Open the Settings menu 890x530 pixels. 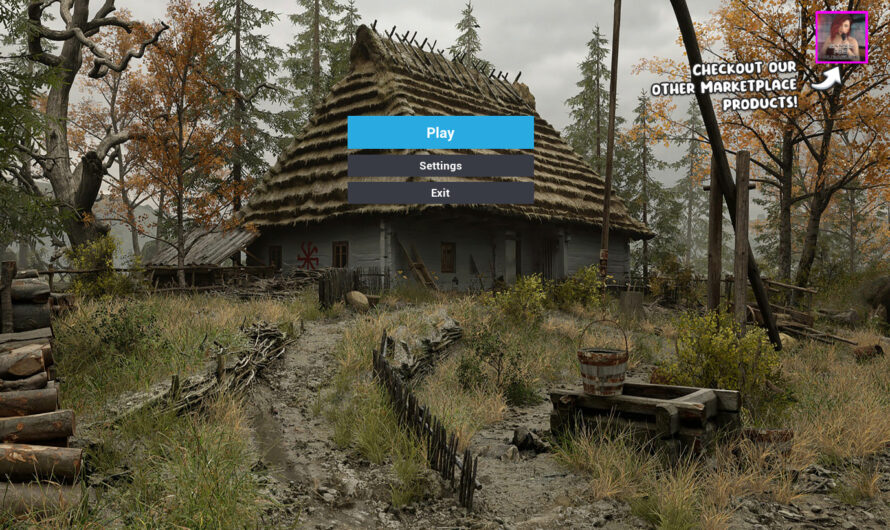(x=440, y=166)
